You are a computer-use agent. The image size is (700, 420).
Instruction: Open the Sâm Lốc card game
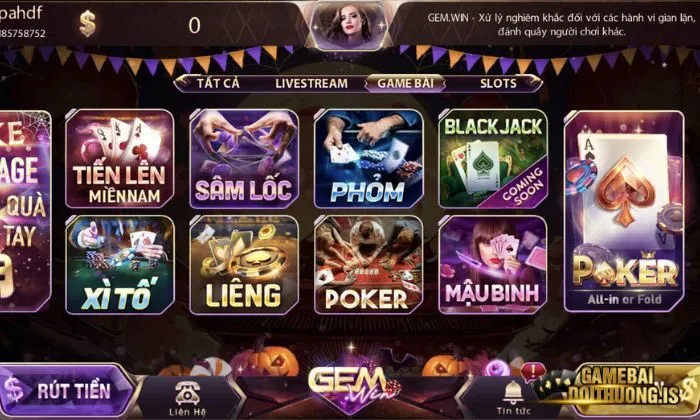(243, 159)
